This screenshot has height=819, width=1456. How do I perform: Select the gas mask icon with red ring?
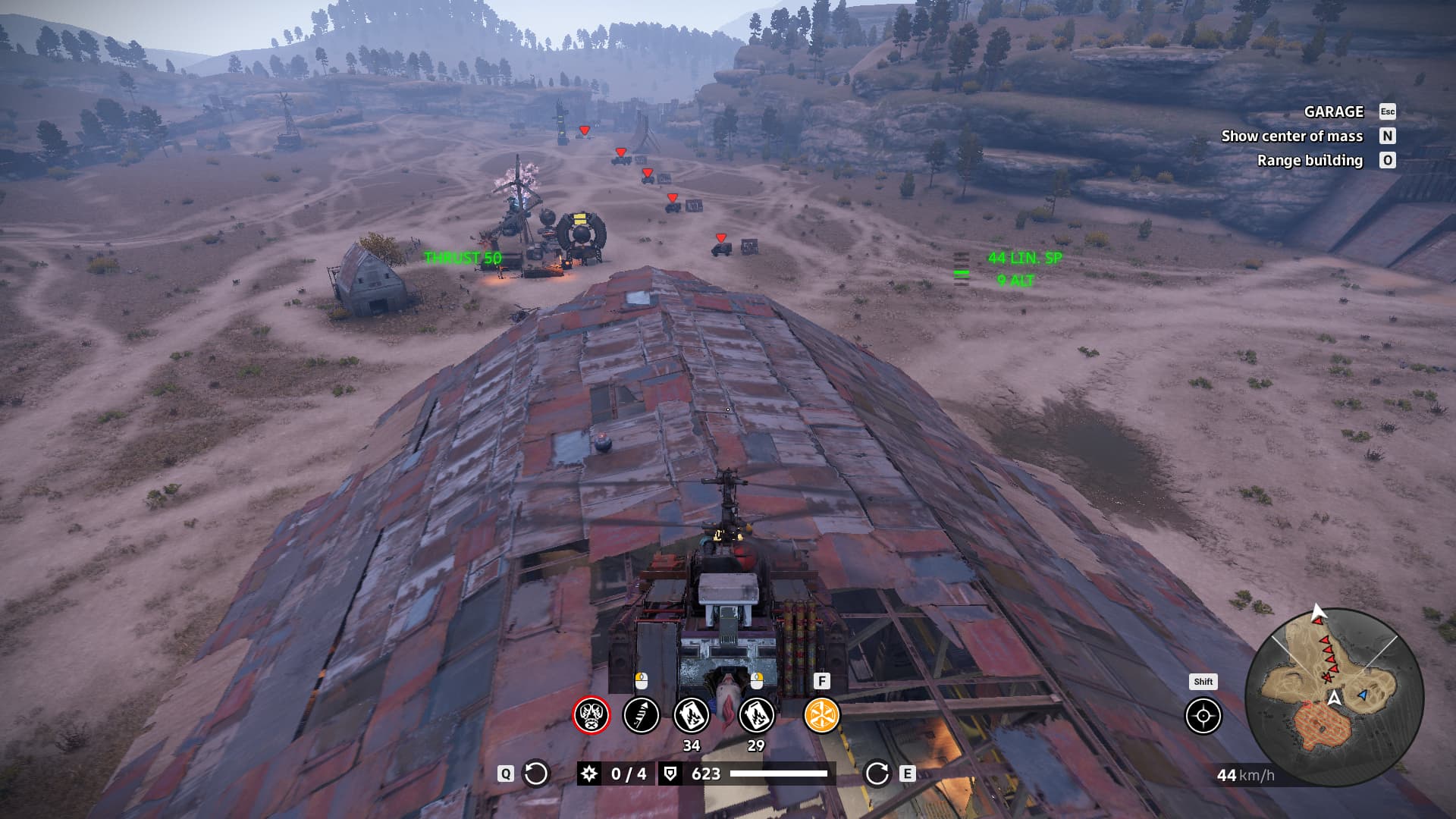click(591, 715)
